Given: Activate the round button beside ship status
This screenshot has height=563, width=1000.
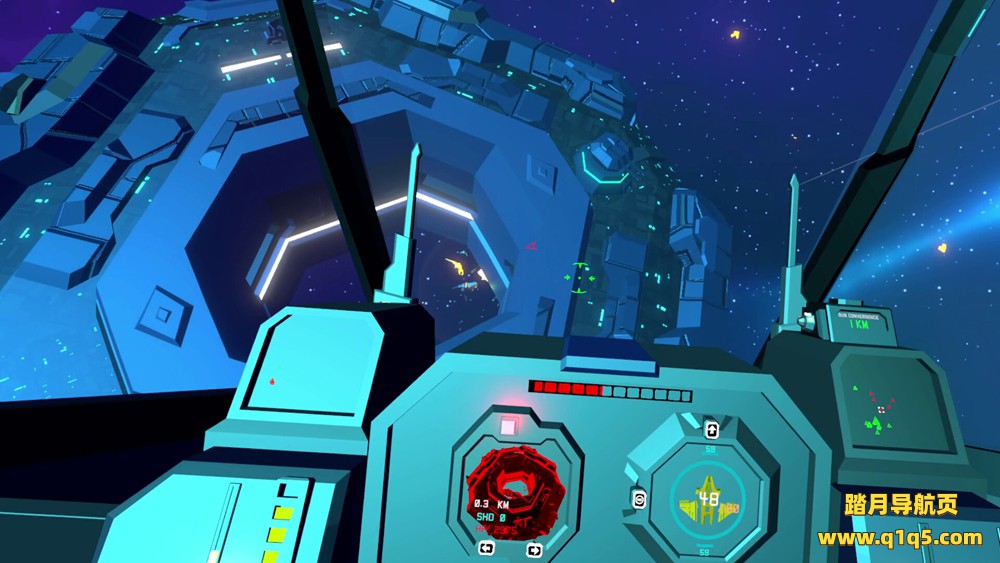Looking at the screenshot, I should 638,500.
